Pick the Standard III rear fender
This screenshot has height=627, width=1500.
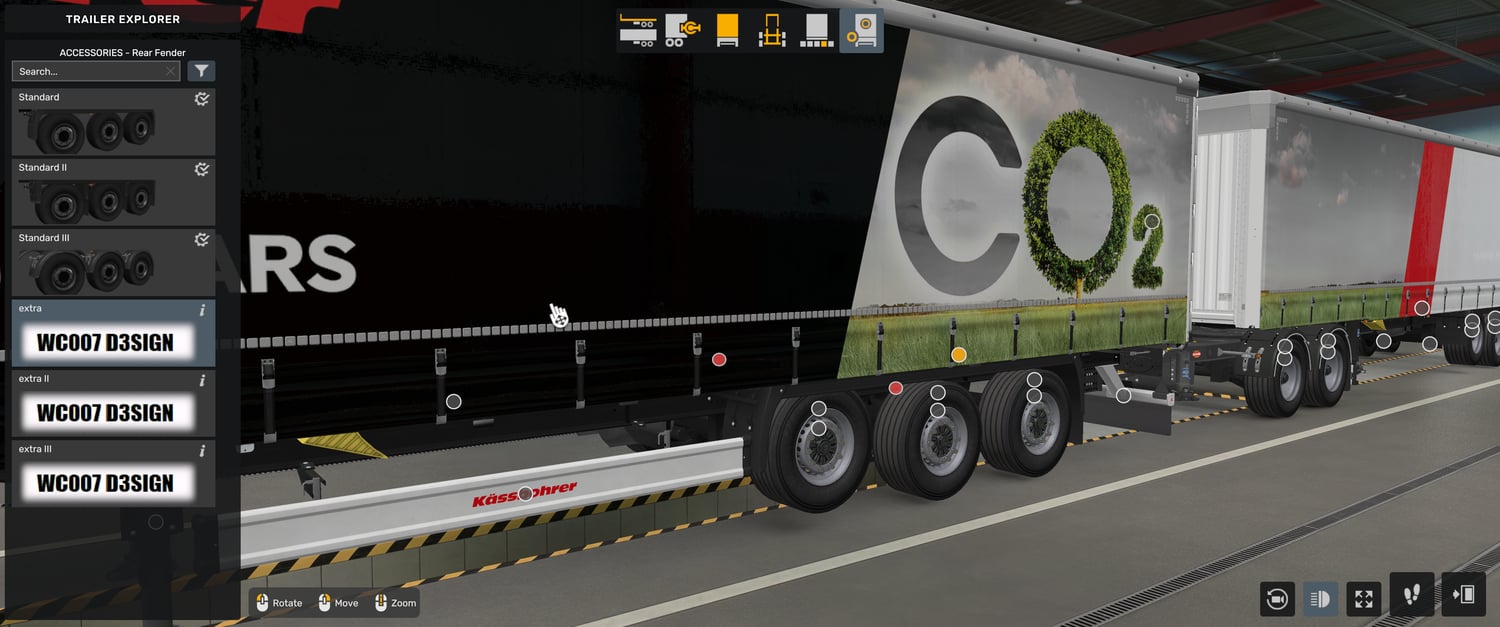click(x=113, y=262)
